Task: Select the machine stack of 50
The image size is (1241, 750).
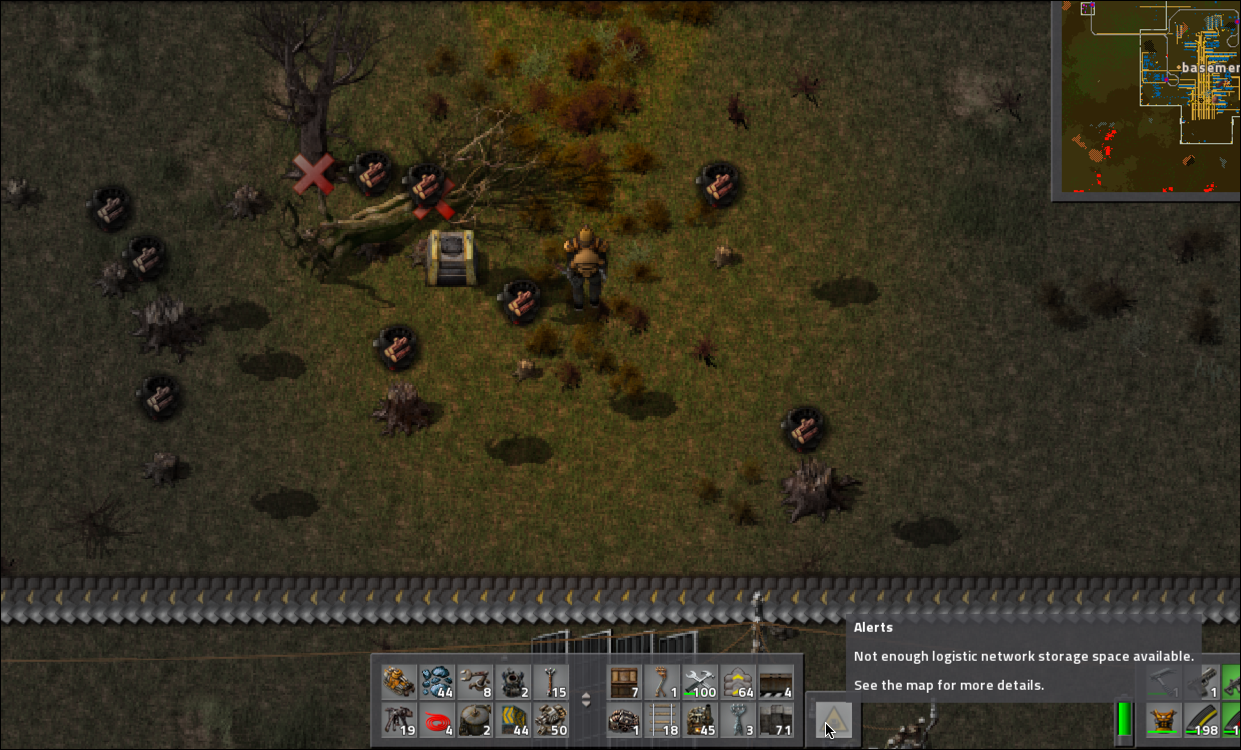Action: pos(550,720)
